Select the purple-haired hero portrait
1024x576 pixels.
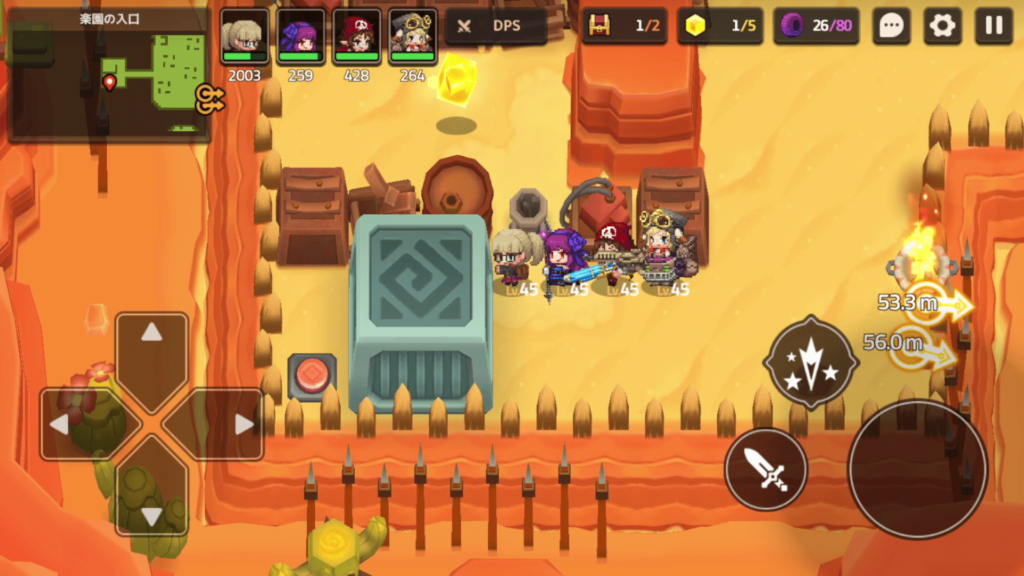point(300,37)
